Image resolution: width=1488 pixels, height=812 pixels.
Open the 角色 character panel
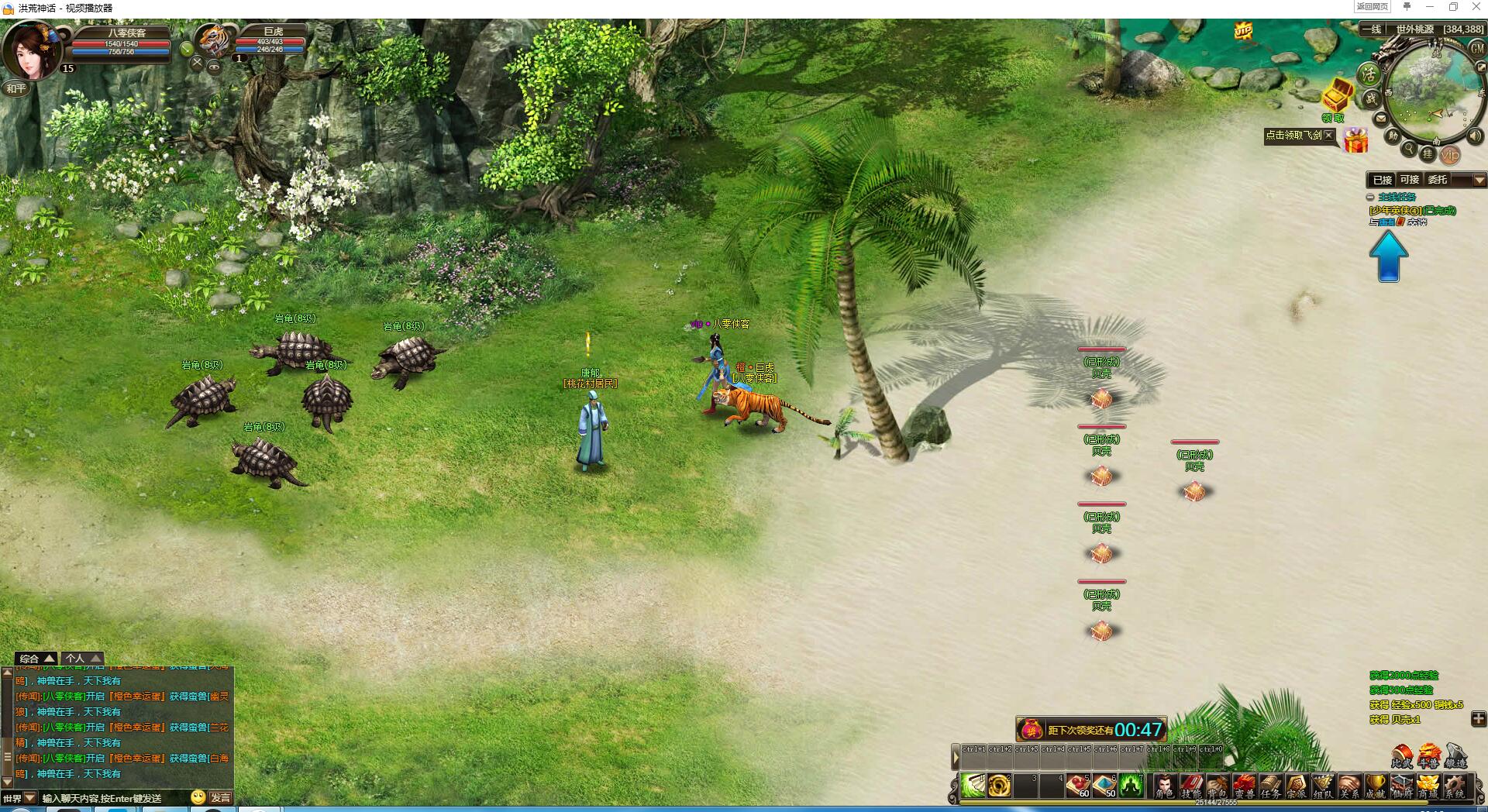coord(1164,786)
